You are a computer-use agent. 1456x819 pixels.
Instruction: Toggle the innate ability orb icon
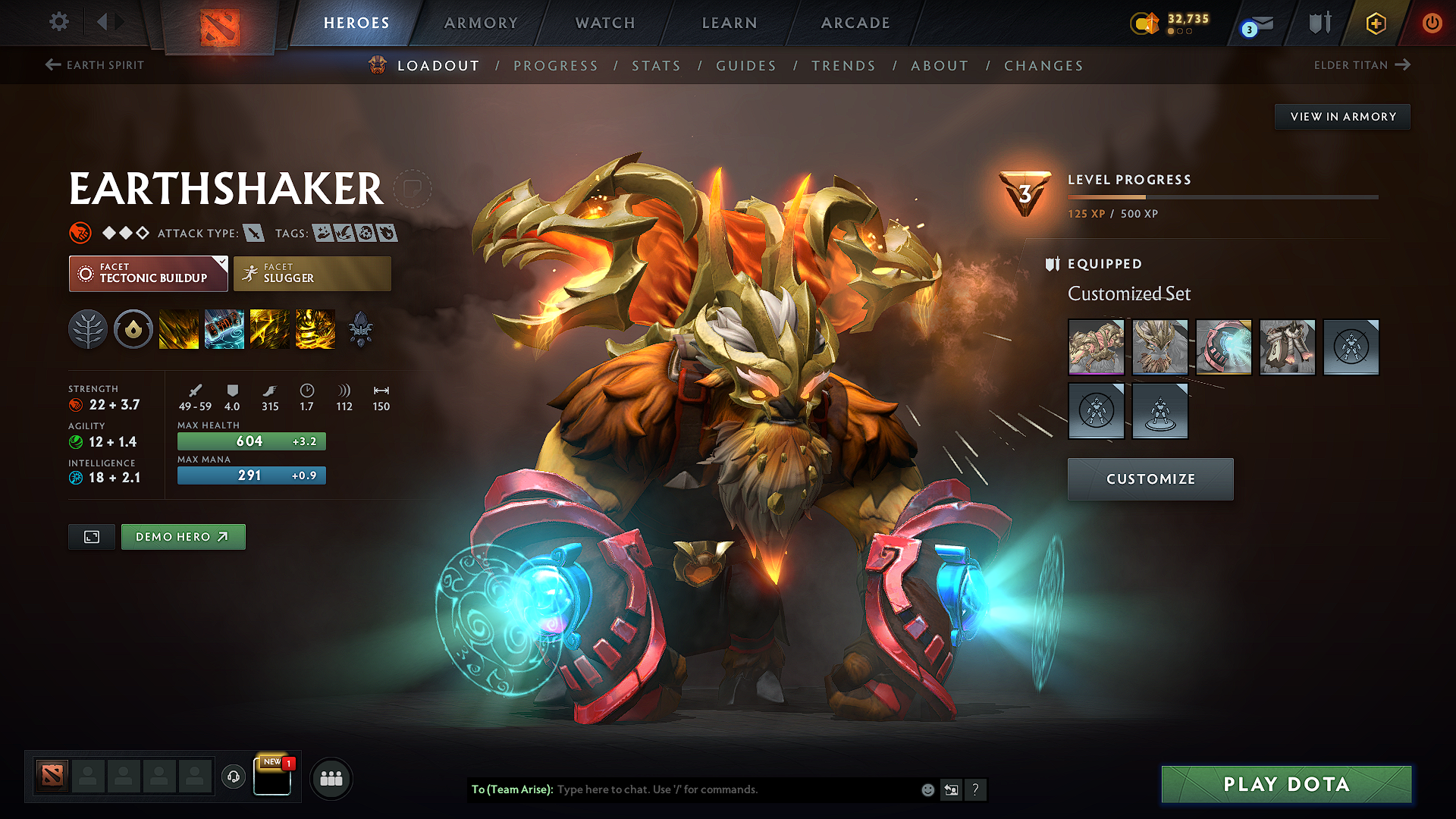coord(133,329)
